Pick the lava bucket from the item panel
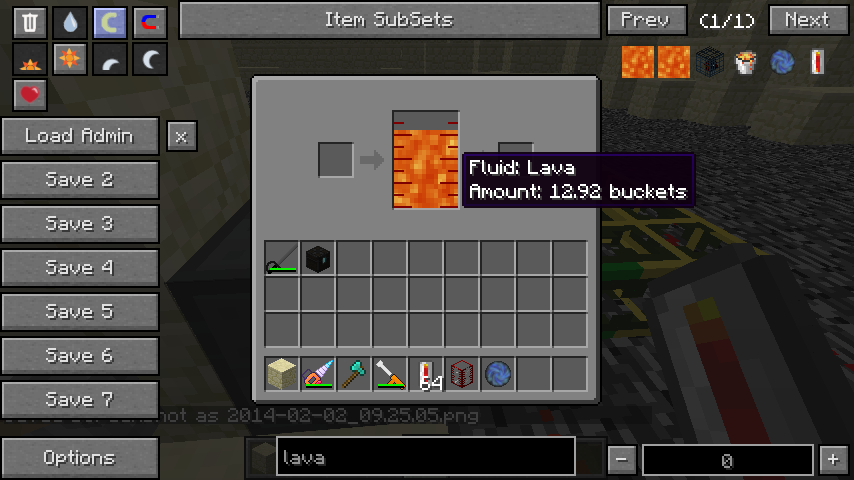The height and width of the screenshot is (480, 854). point(744,62)
